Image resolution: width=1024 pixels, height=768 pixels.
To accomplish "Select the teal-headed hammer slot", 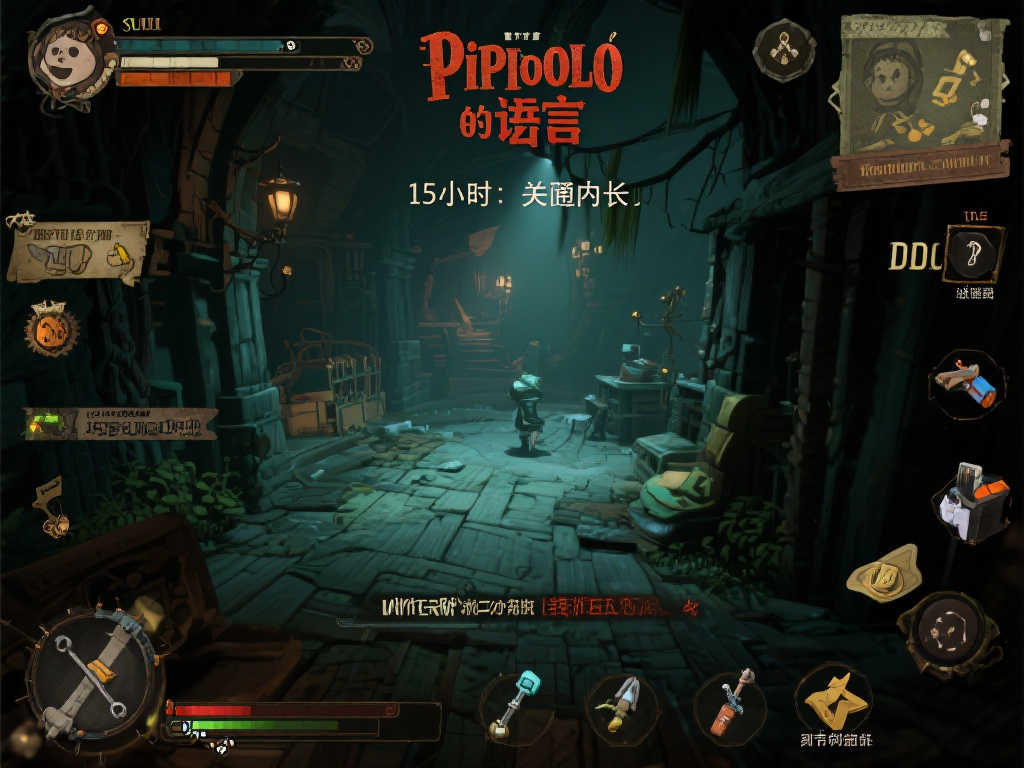I will pos(517,704).
